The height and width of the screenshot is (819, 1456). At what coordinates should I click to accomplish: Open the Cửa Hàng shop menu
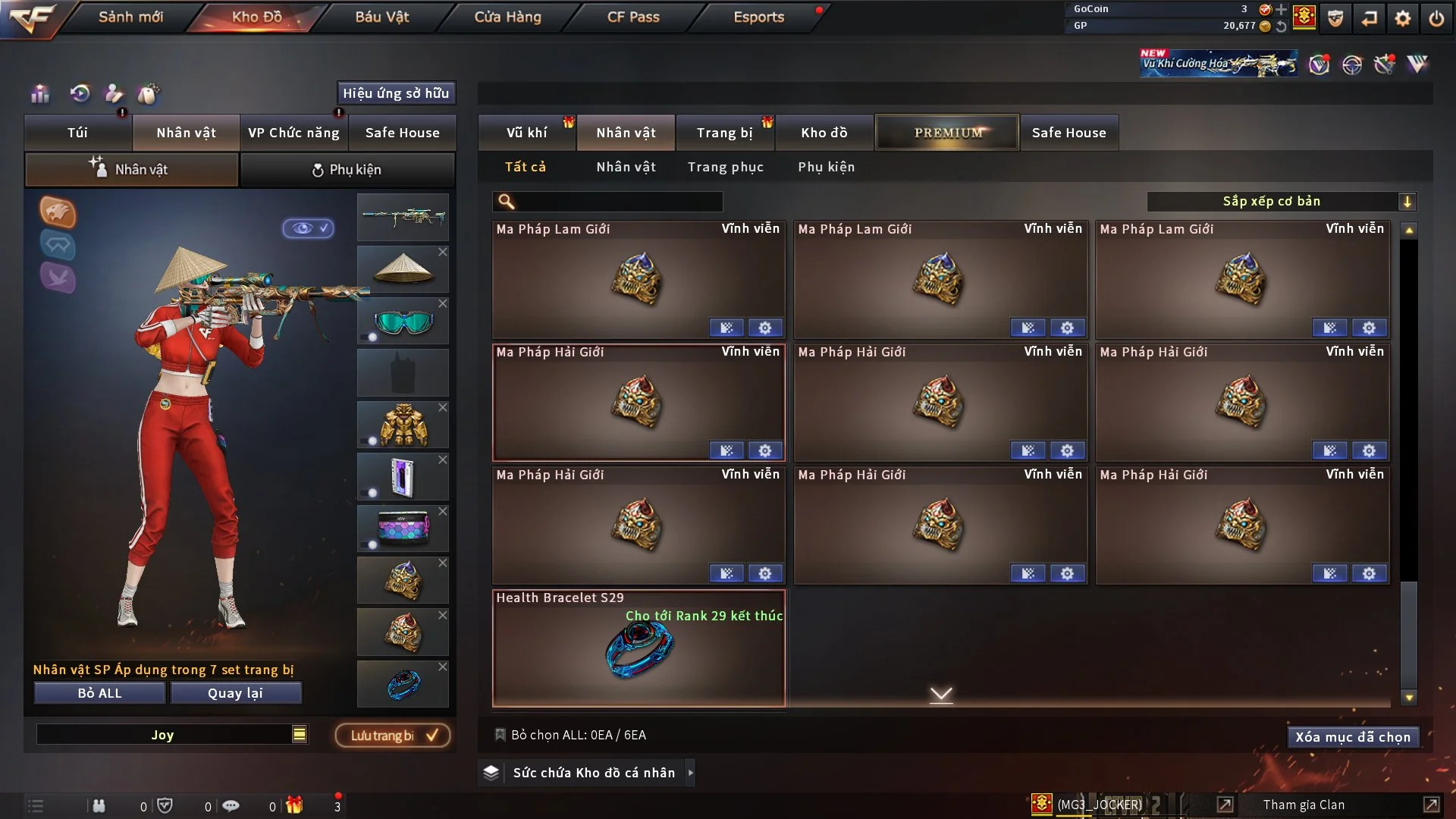[507, 17]
